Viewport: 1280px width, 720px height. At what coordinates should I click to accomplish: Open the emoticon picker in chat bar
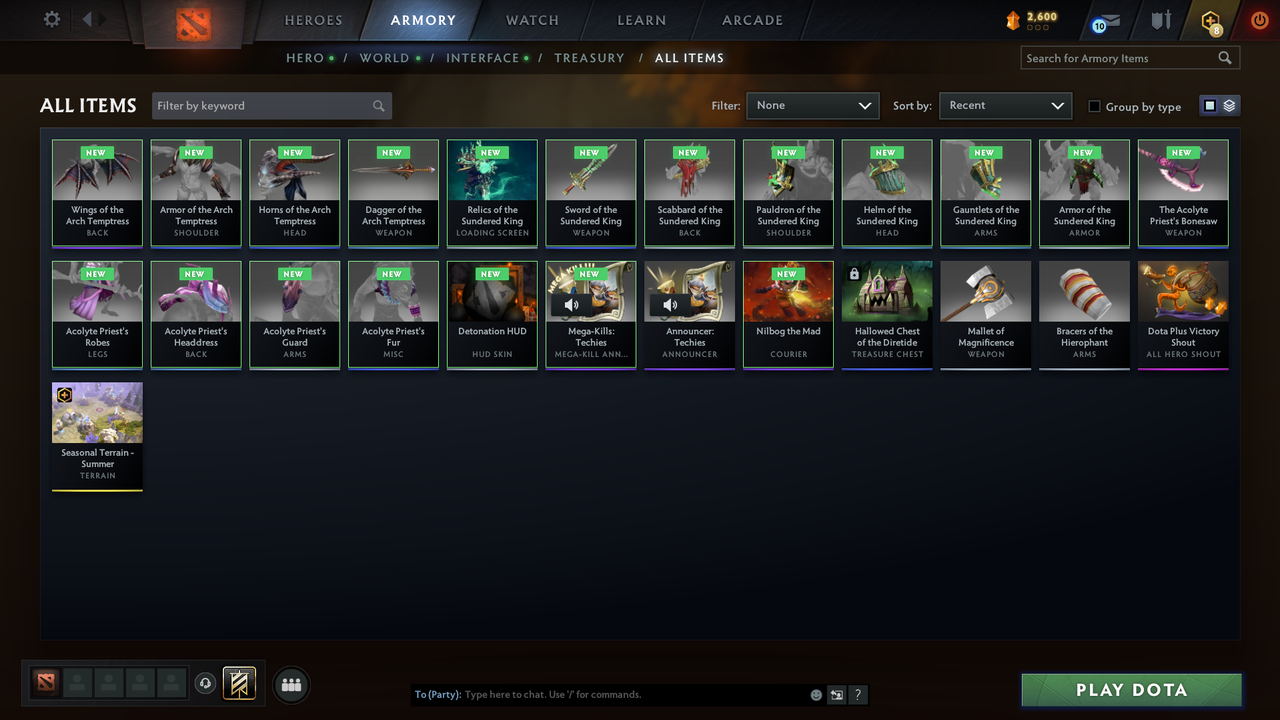coord(815,694)
